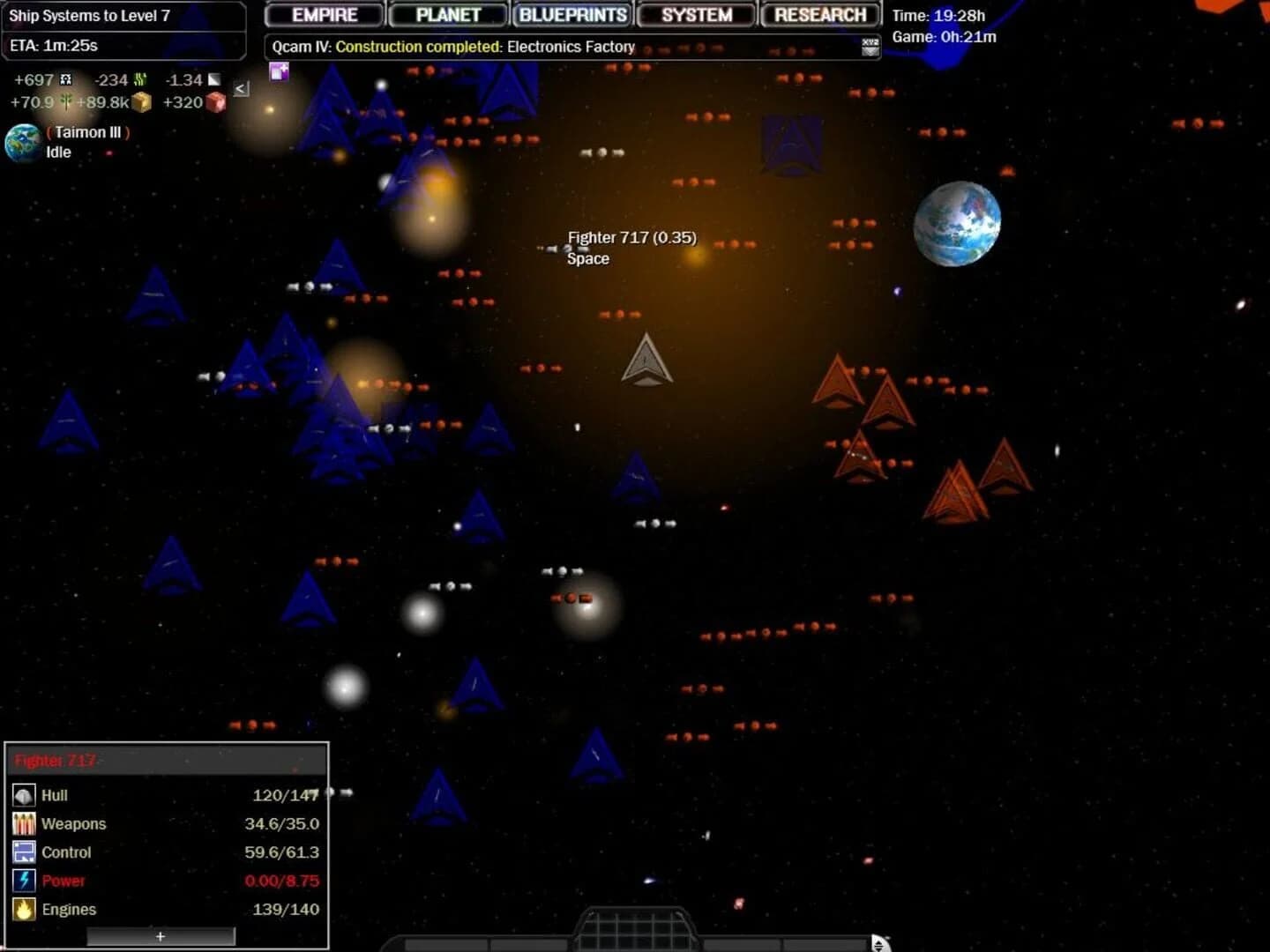The height and width of the screenshot is (952, 1270).
Task: Collapse the resource display with the left arrow
Action: [240, 87]
